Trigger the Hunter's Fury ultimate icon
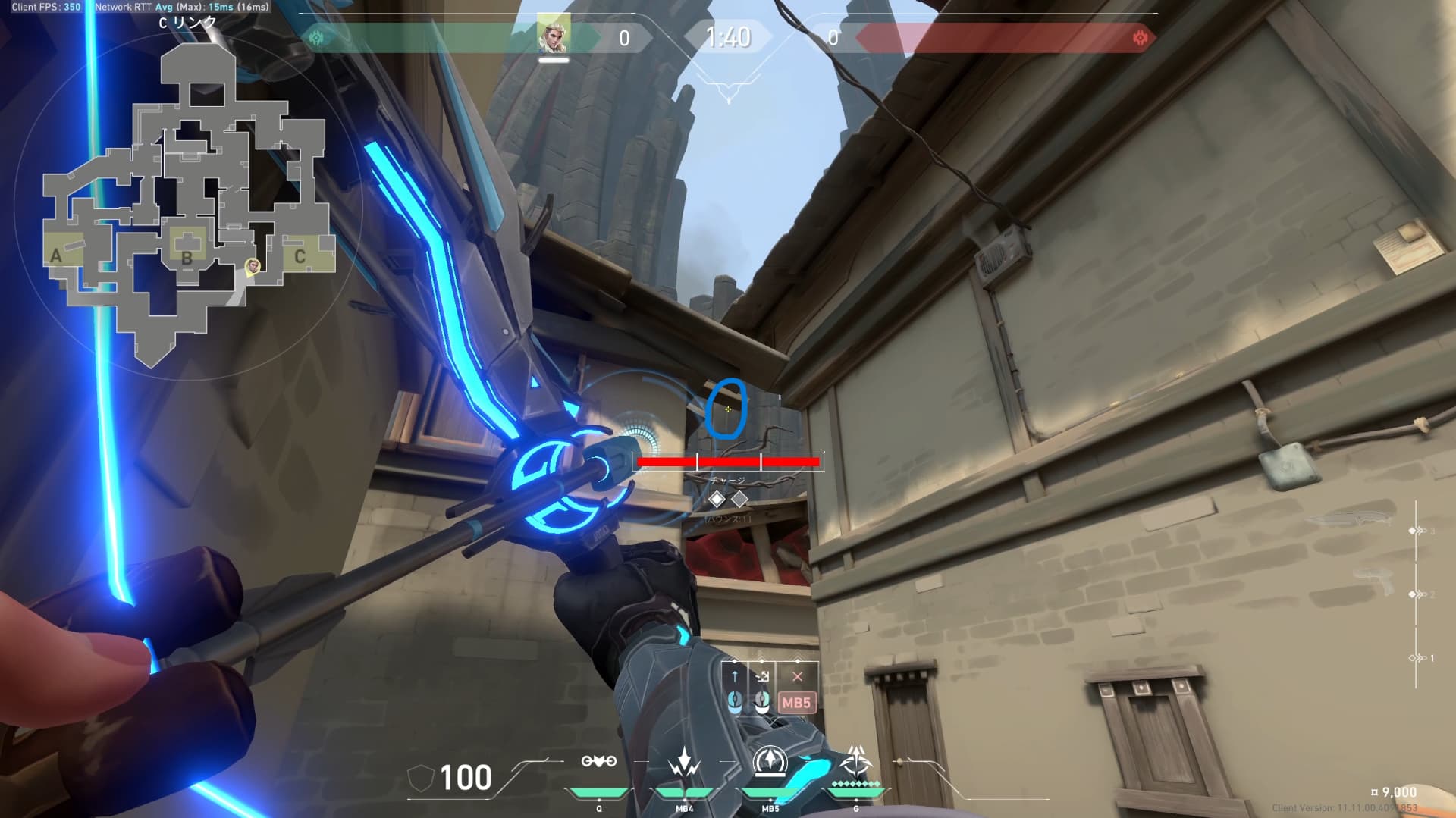This screenshot has width=1456, height=818. [x=856, y=760]
